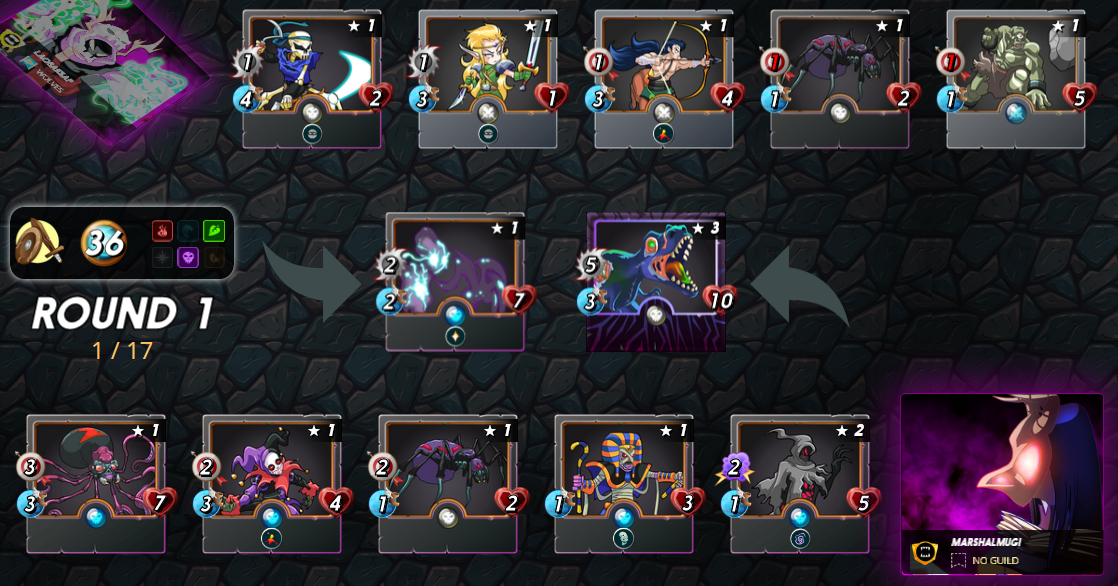Inspect the battle ruleset horn icon

[x=39, y=242]
